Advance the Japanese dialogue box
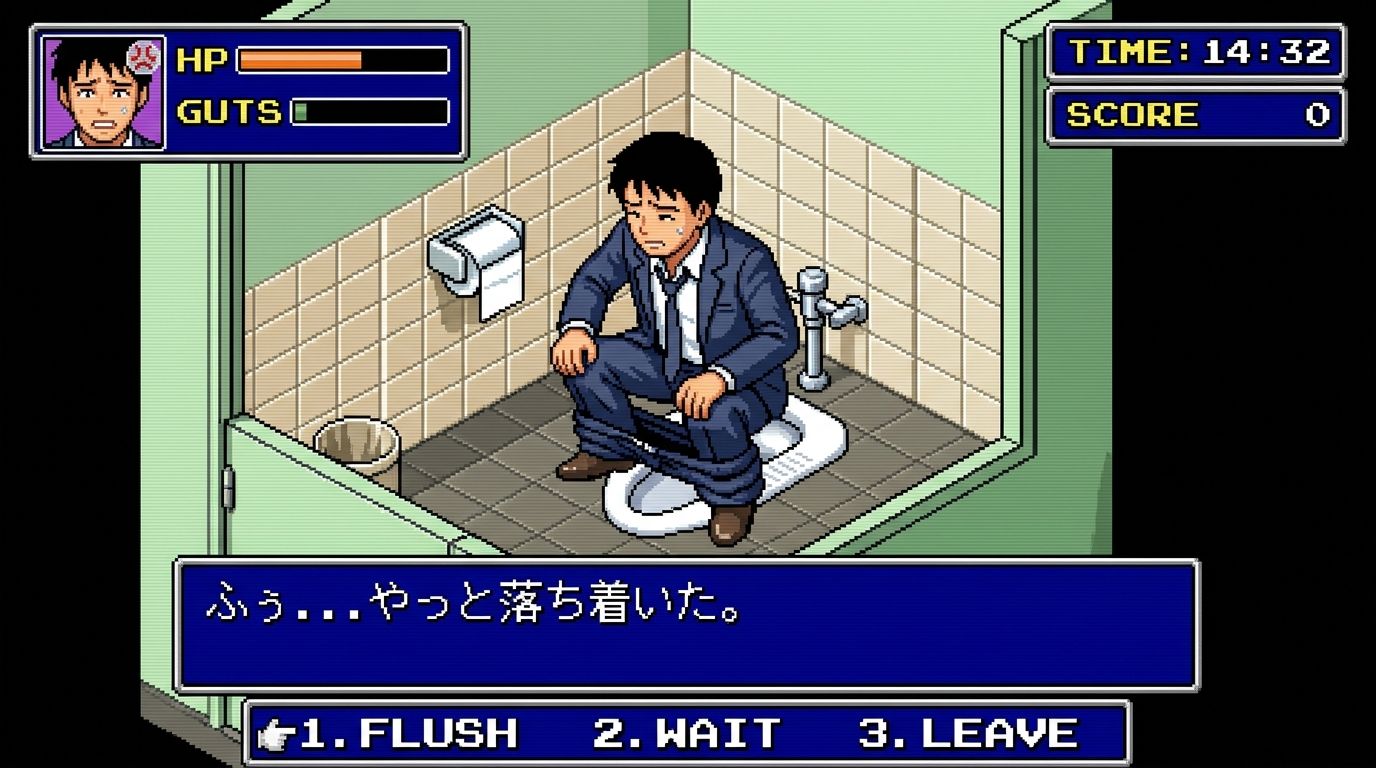The width and height of the screenshot is (1376, 768). (686, 625)
